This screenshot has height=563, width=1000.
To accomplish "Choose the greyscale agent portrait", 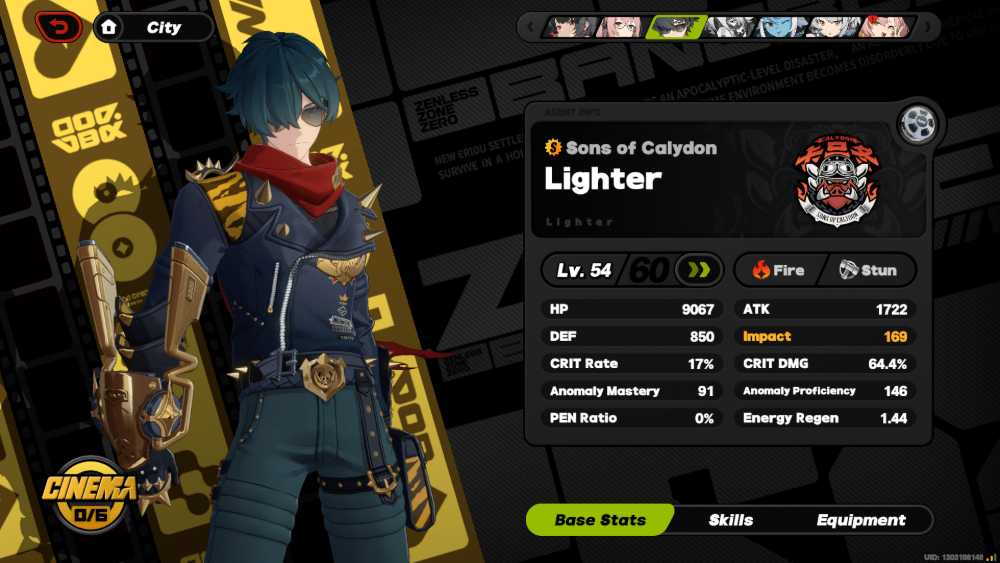I will [728, 27].
